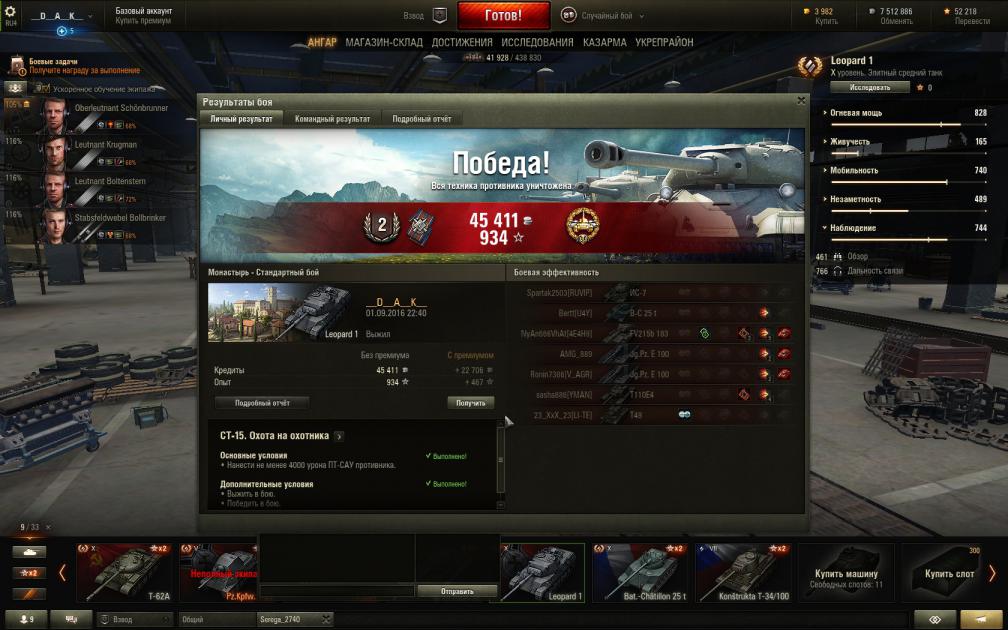
Task: Open the МАГАЗИН-СКЛАД menu
Action: tap(385, 43)
